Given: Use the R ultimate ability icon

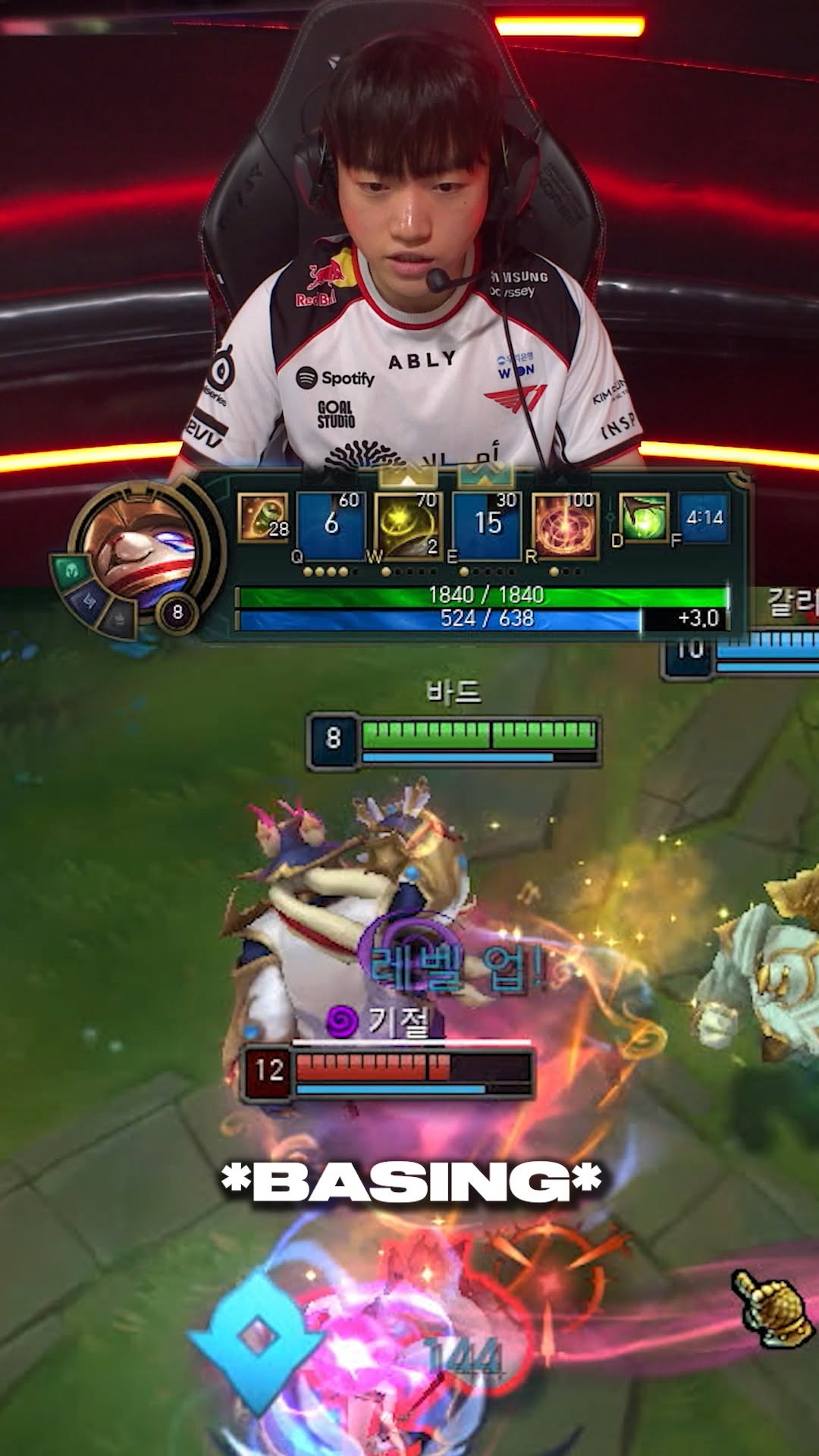Looking at the screenshot, I should (x=566, y=525).
